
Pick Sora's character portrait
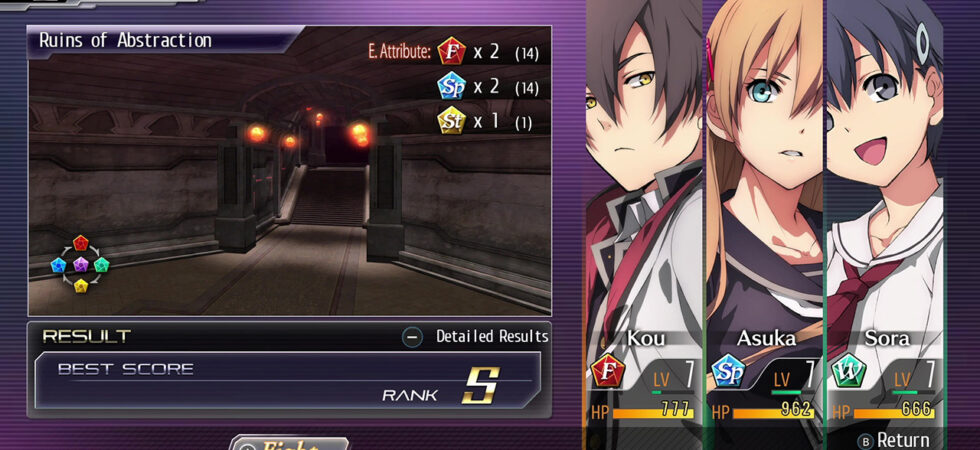click(885, 180)
